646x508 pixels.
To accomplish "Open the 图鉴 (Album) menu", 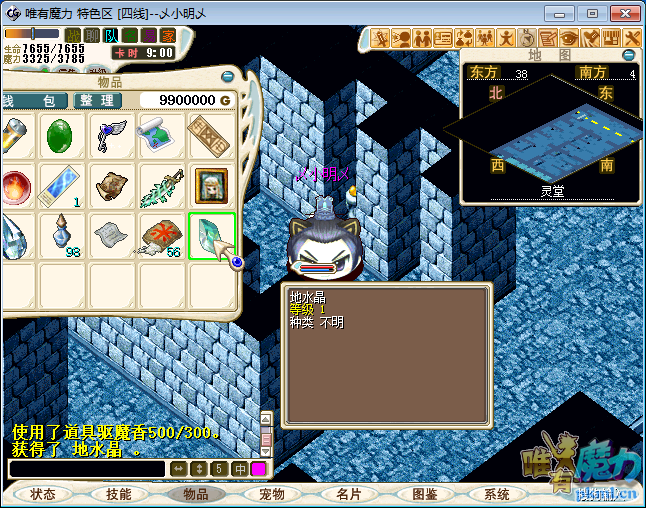I will pyautogui.click(x=424, y=494).
